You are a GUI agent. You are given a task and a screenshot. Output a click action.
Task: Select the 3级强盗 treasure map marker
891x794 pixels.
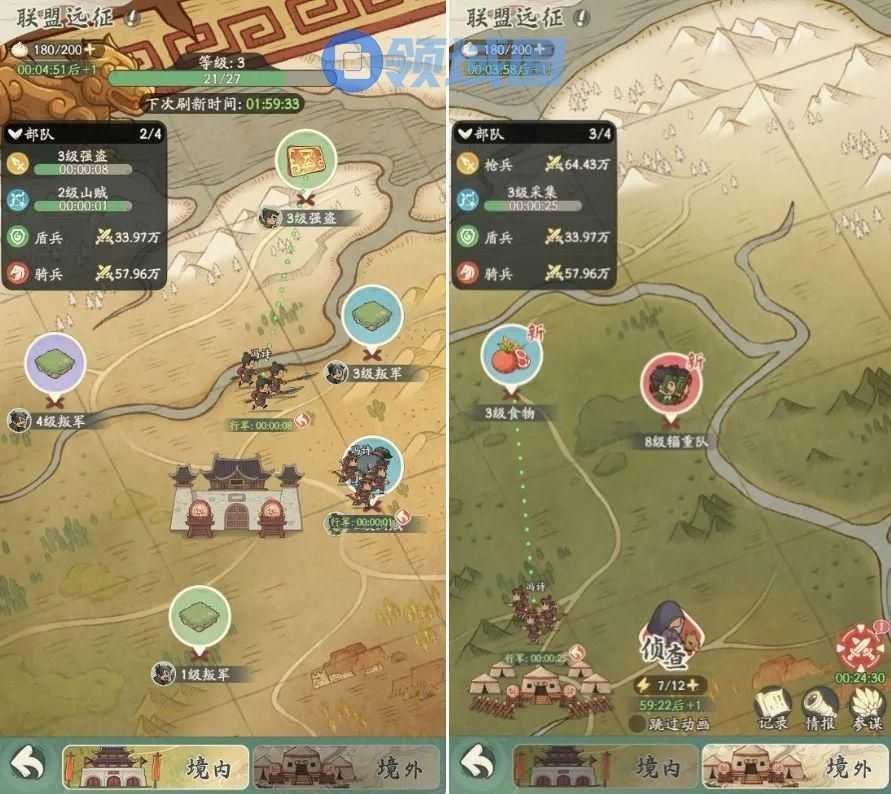pos(305,162)
